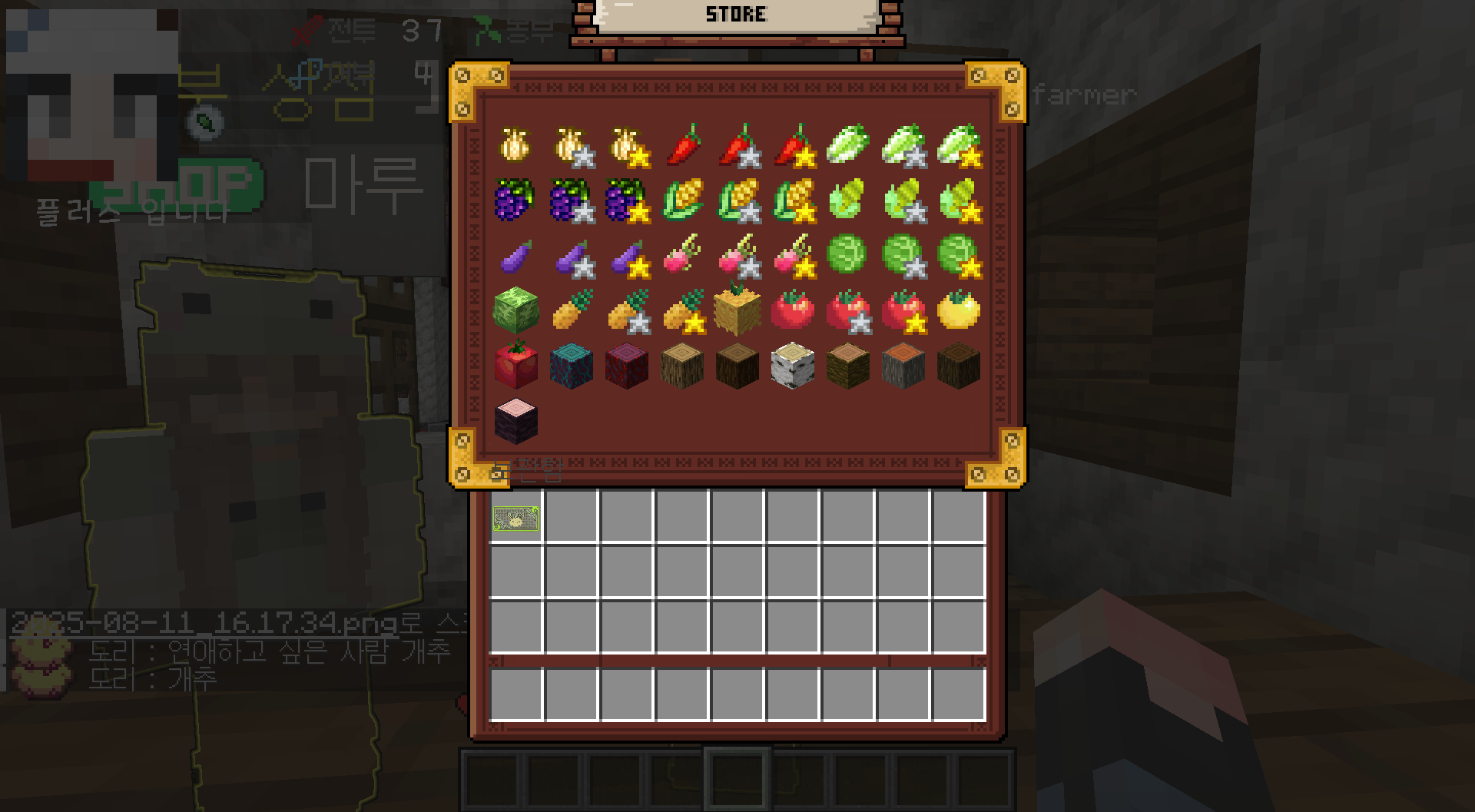Choose the cyan warped stem block
The image size is (1475, 812).
pos(572,366)
